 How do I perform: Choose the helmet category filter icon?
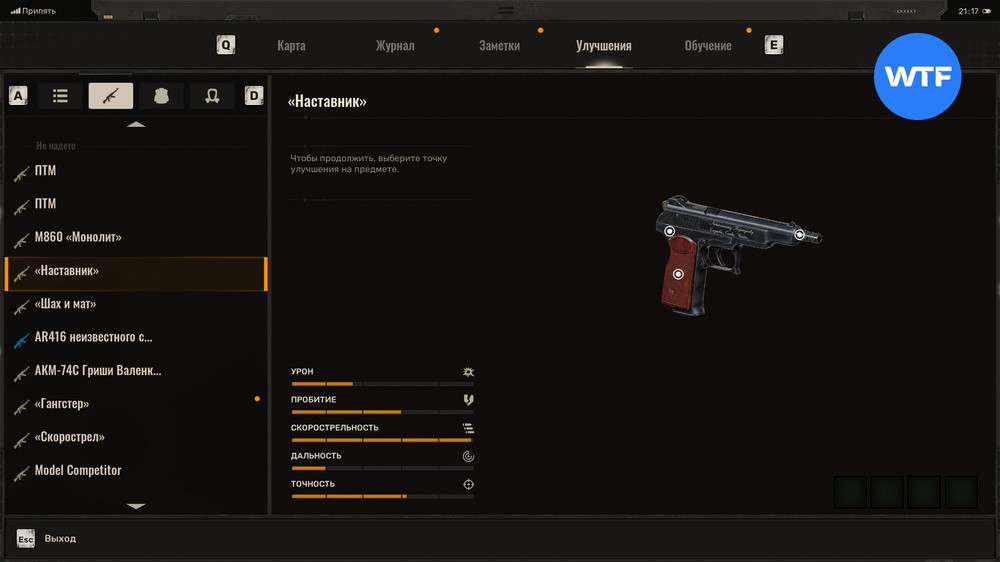click(x=212, y=96)
